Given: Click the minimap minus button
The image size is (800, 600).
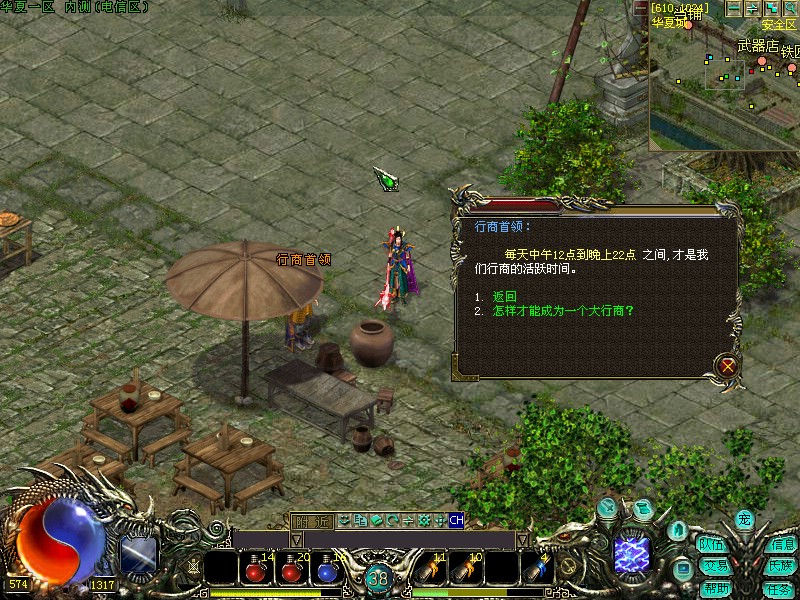Looking at the screenshot, I should coord(735,8).
